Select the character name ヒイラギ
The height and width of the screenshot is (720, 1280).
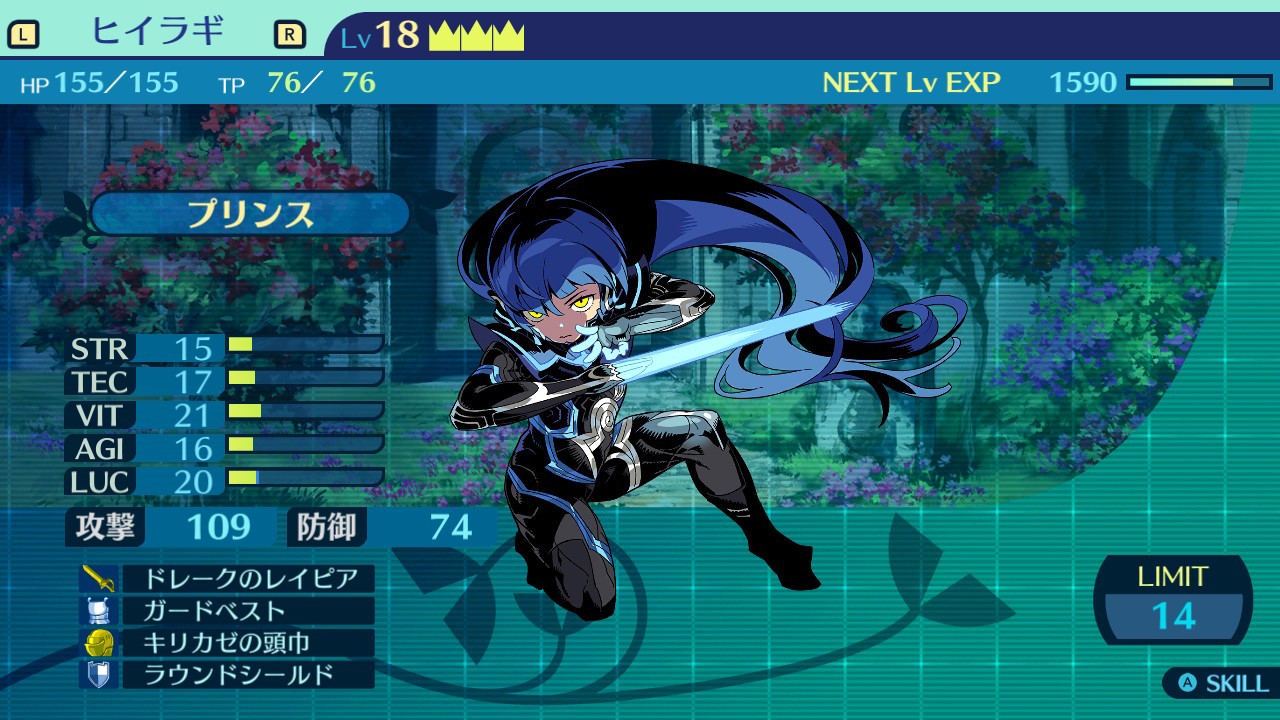(156, 33)
